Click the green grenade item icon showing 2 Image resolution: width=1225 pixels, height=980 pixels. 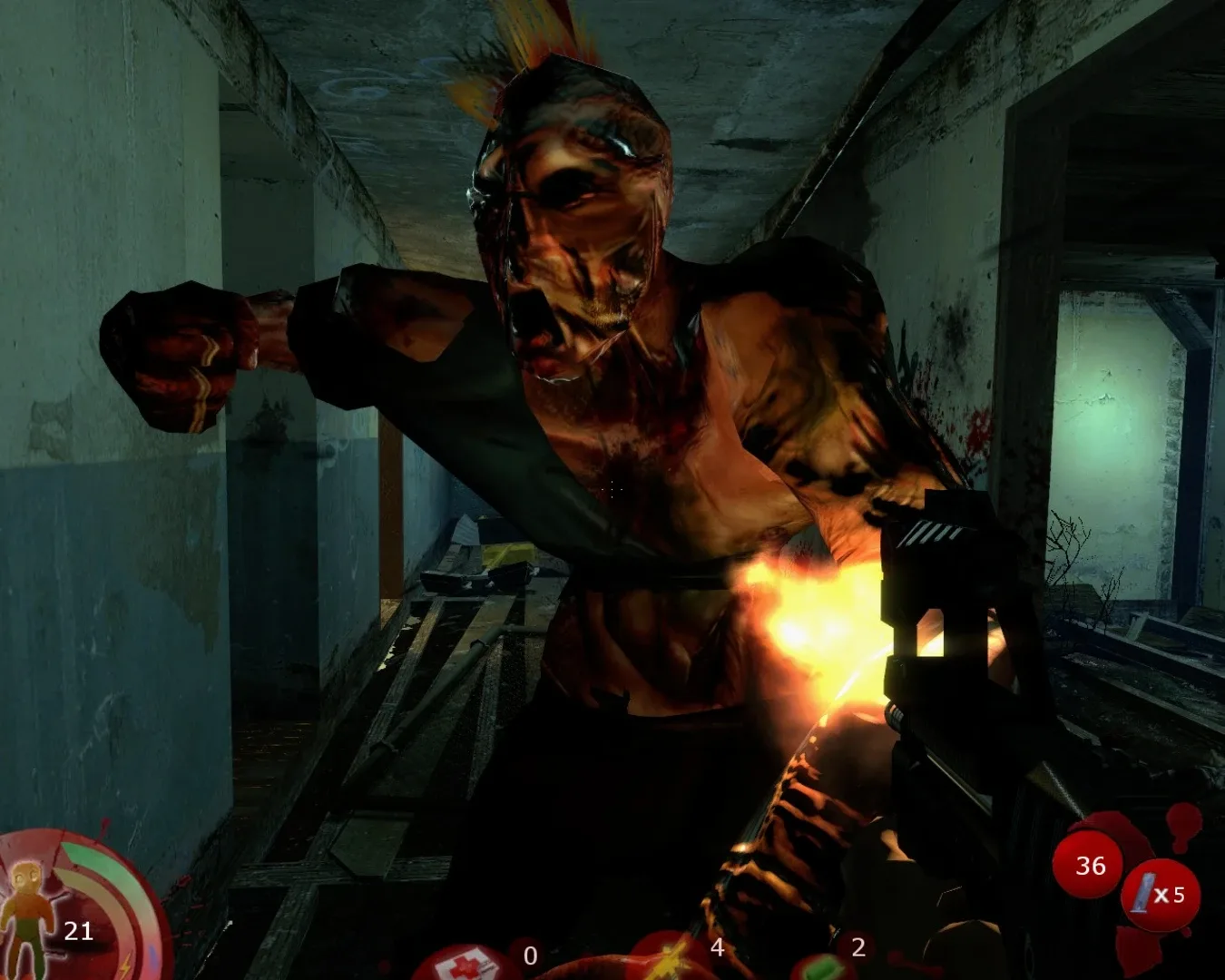coord(821,966)
